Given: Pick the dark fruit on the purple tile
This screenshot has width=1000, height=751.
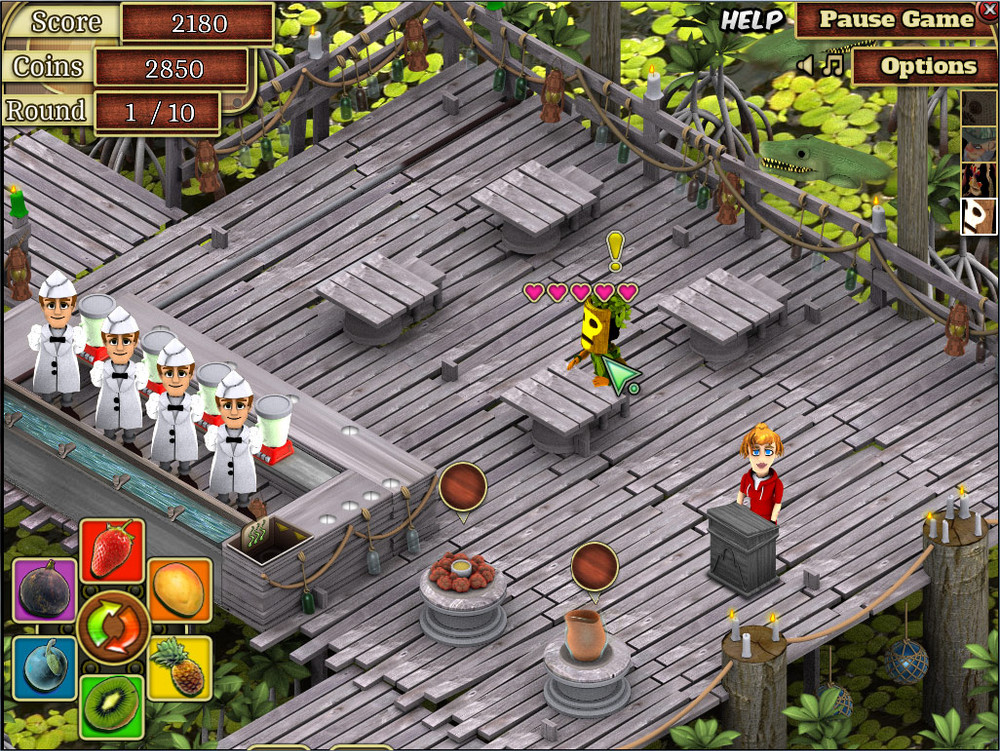Looking at the screenshot, I should (44, 589).
